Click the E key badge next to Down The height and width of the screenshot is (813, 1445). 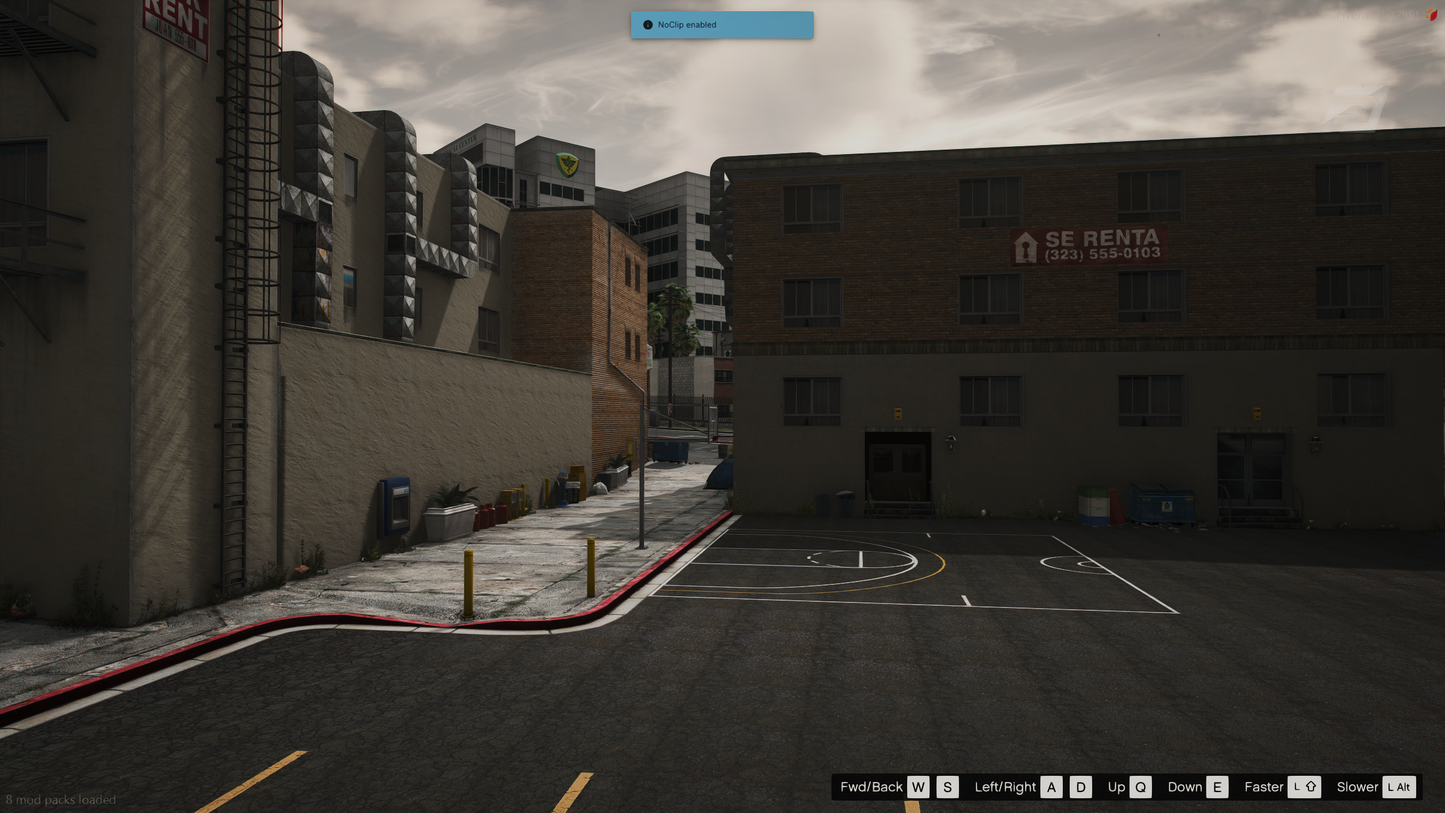[1217, 787]
